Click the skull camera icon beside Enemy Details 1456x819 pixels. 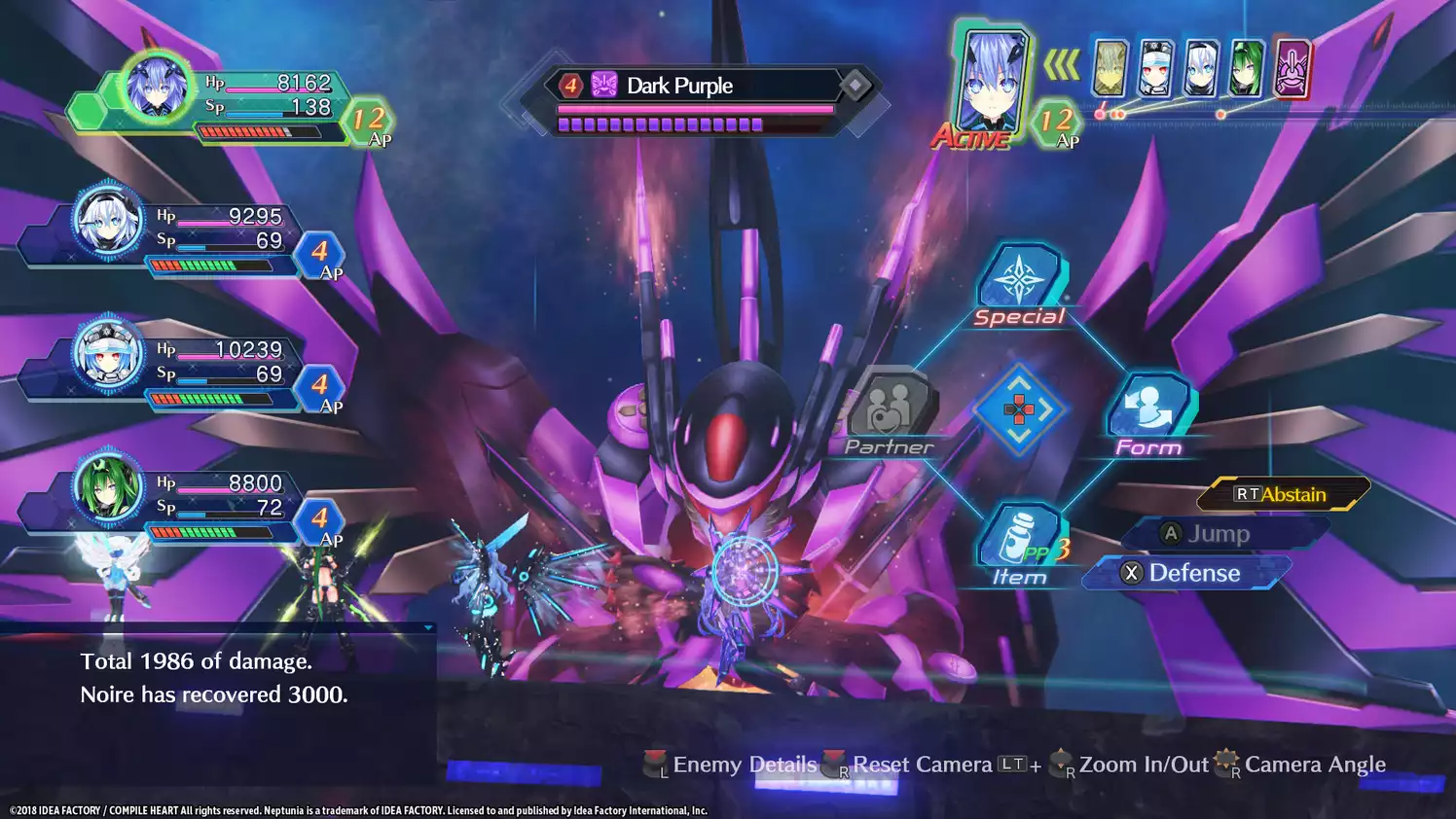(654, 765)
